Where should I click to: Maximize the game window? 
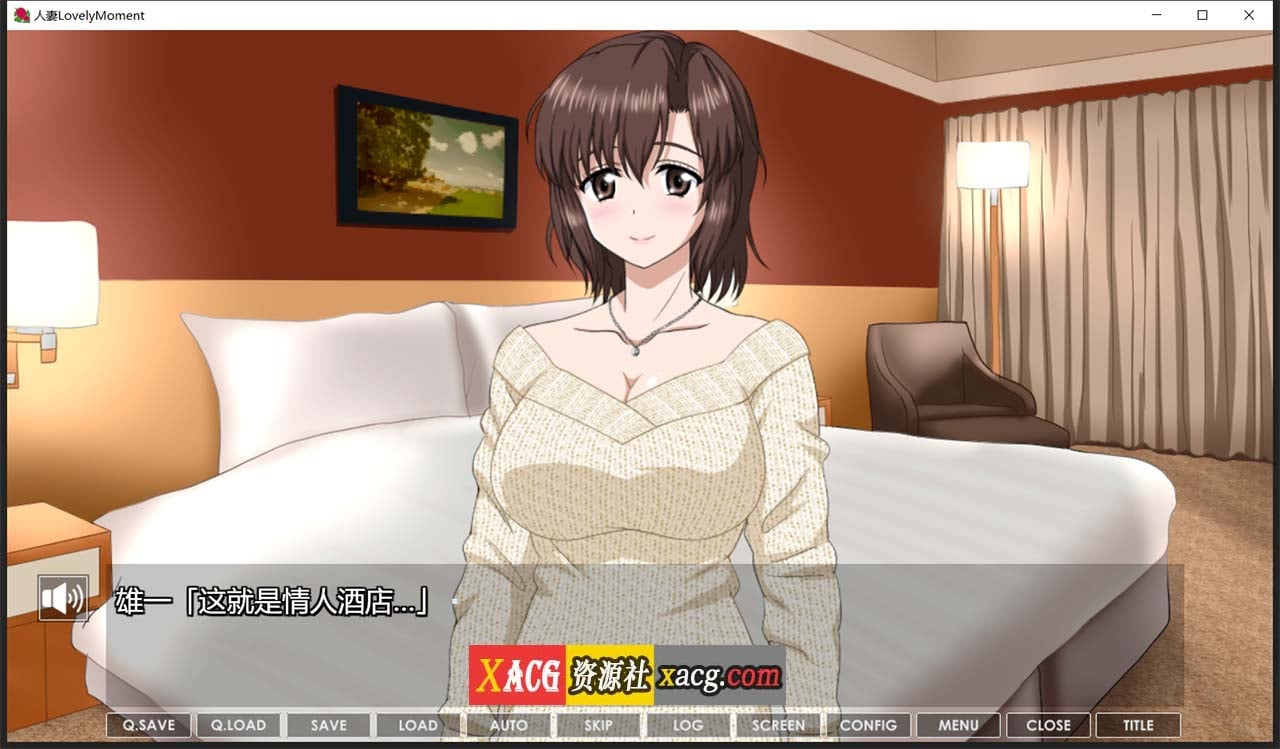1203,15
